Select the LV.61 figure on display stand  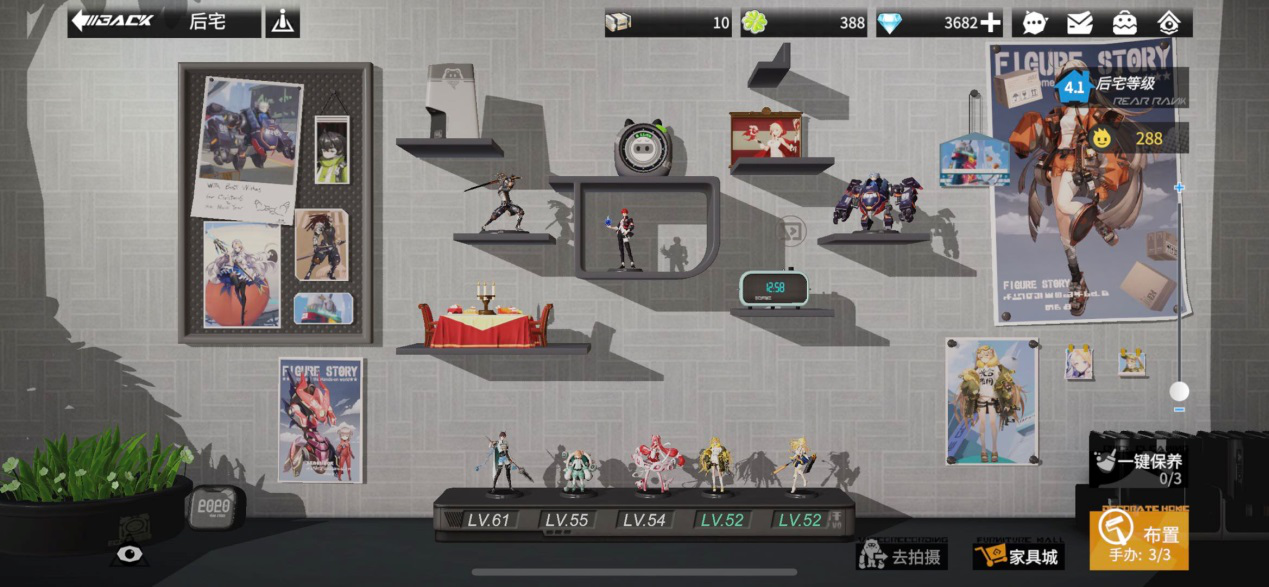(498, 465)
